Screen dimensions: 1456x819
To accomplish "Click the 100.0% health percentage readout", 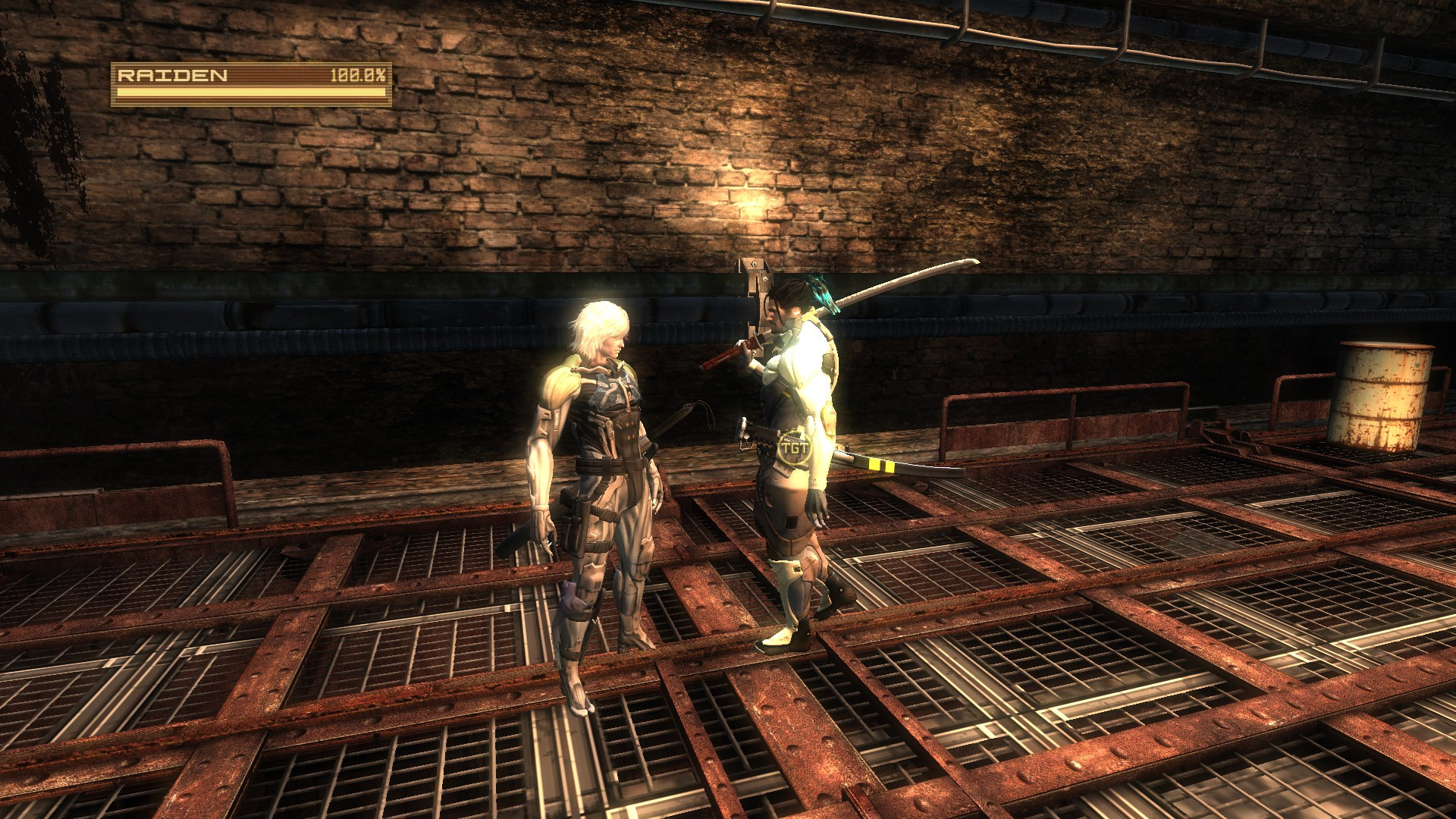I will pyautogui.click(x=359, y=75).
